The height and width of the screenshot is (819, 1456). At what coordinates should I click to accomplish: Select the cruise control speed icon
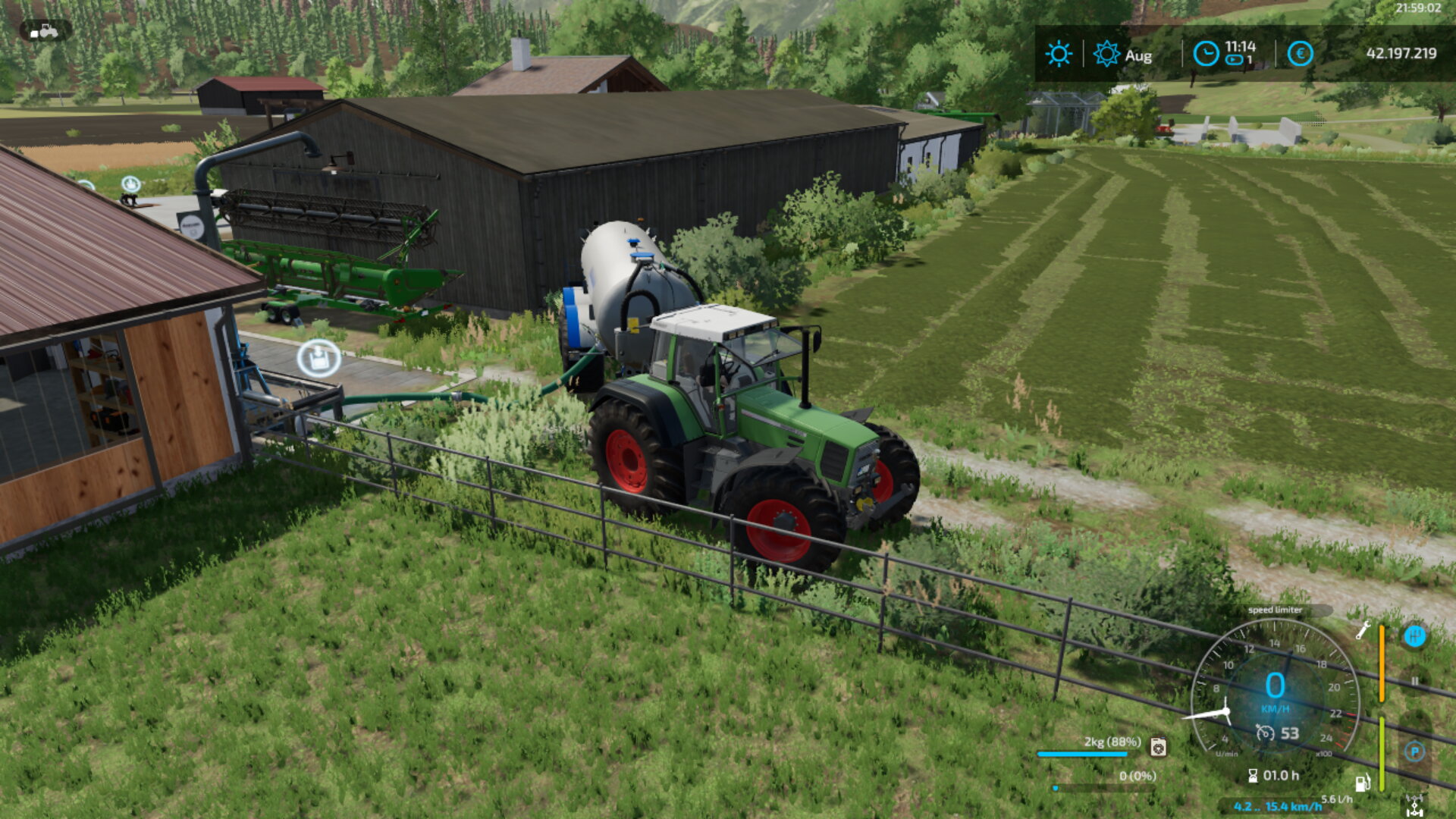point(1264,733)
